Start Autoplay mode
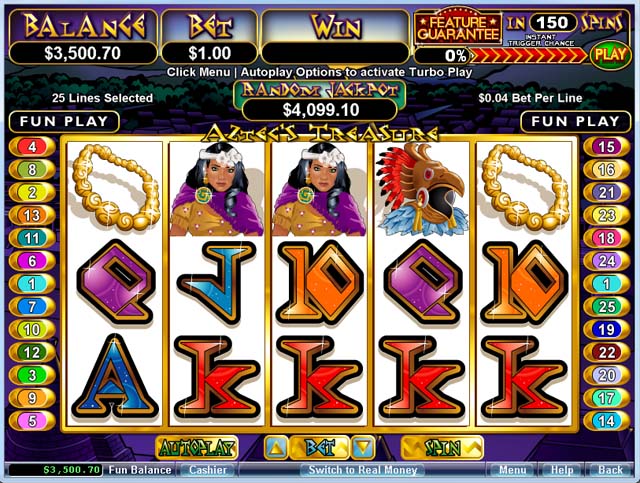Viewport: 640px width, 483px height. (x=196, y=447)
